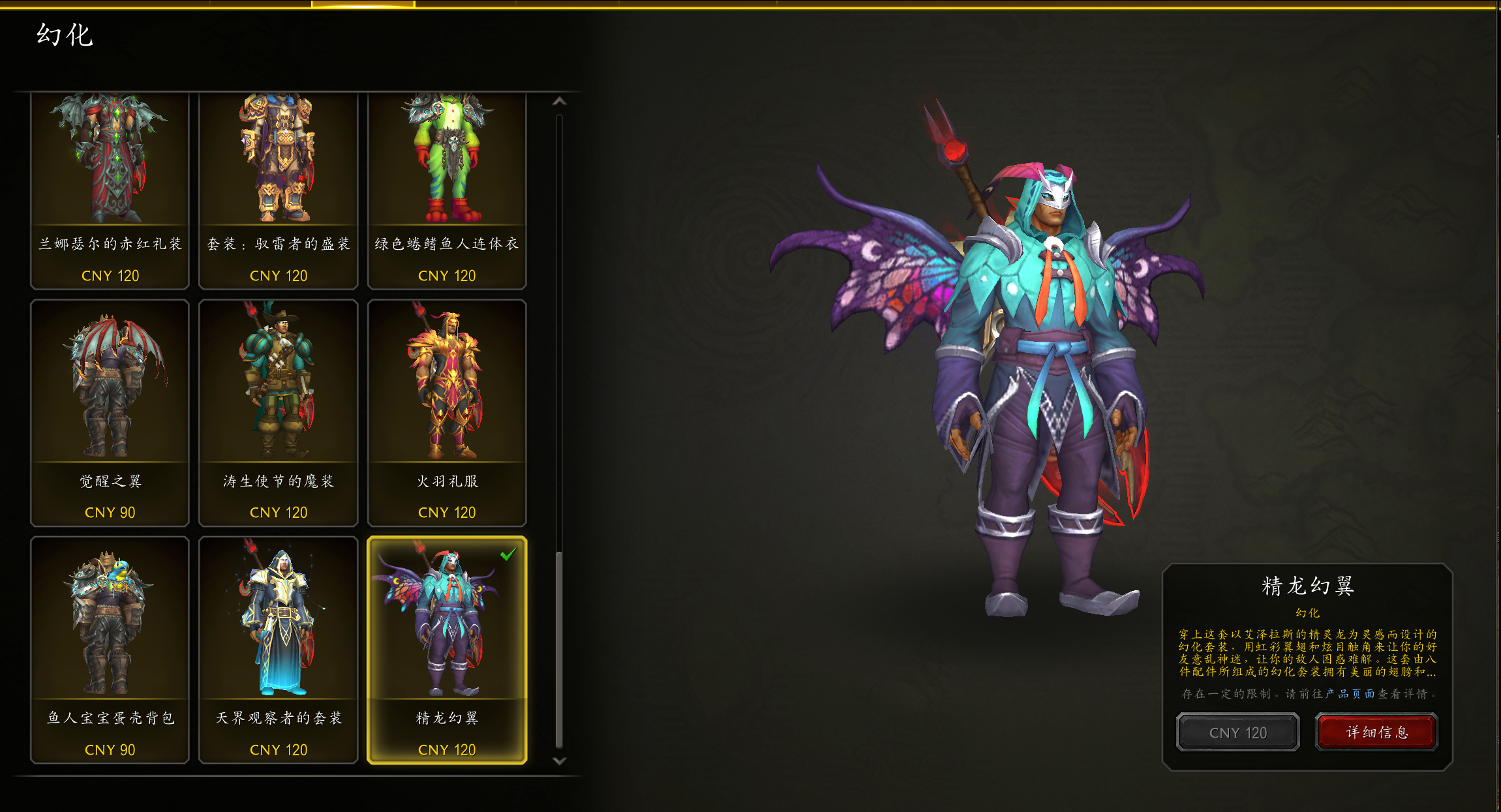Select the 觉醒之翼 wings card
Image resolution: width=1501 pixels, height=812 pixels.
(x=110, y=412)
